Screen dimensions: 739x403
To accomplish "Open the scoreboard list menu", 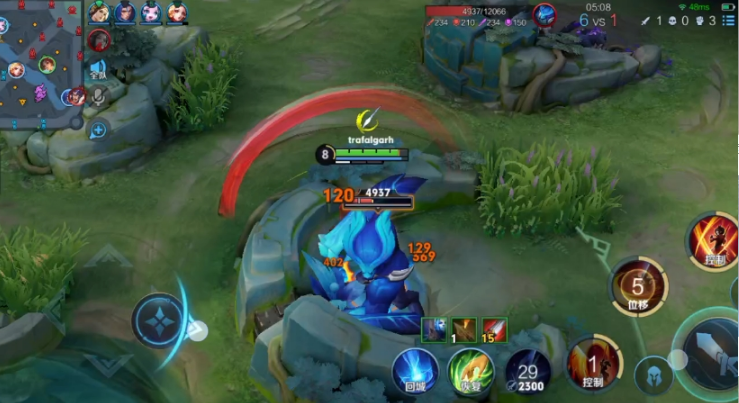I will click(x=730, y=19).
